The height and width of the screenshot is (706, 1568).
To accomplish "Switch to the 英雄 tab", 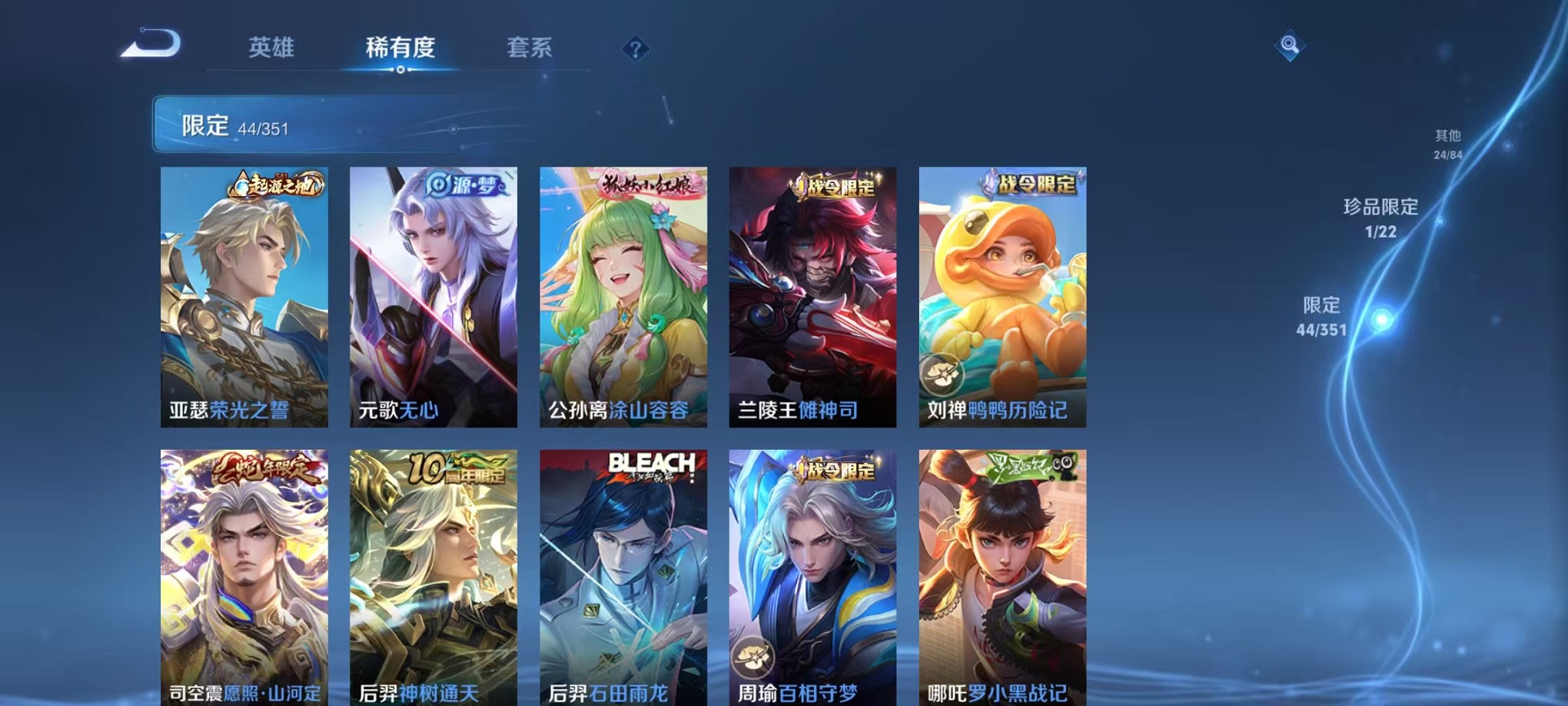I will point(273,48).
